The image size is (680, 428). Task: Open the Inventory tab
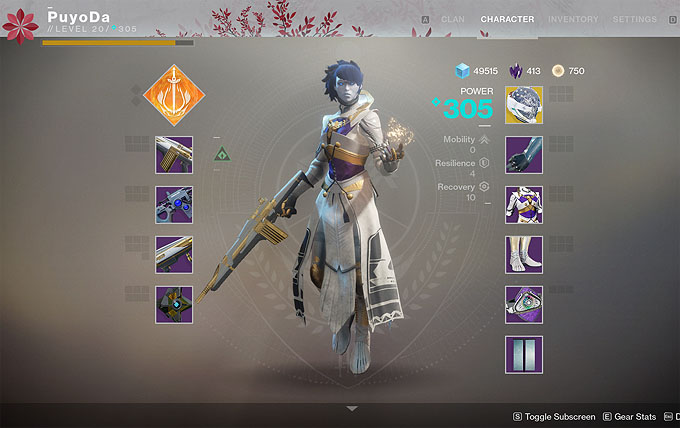pyautogui.click(x=573, y=19)
